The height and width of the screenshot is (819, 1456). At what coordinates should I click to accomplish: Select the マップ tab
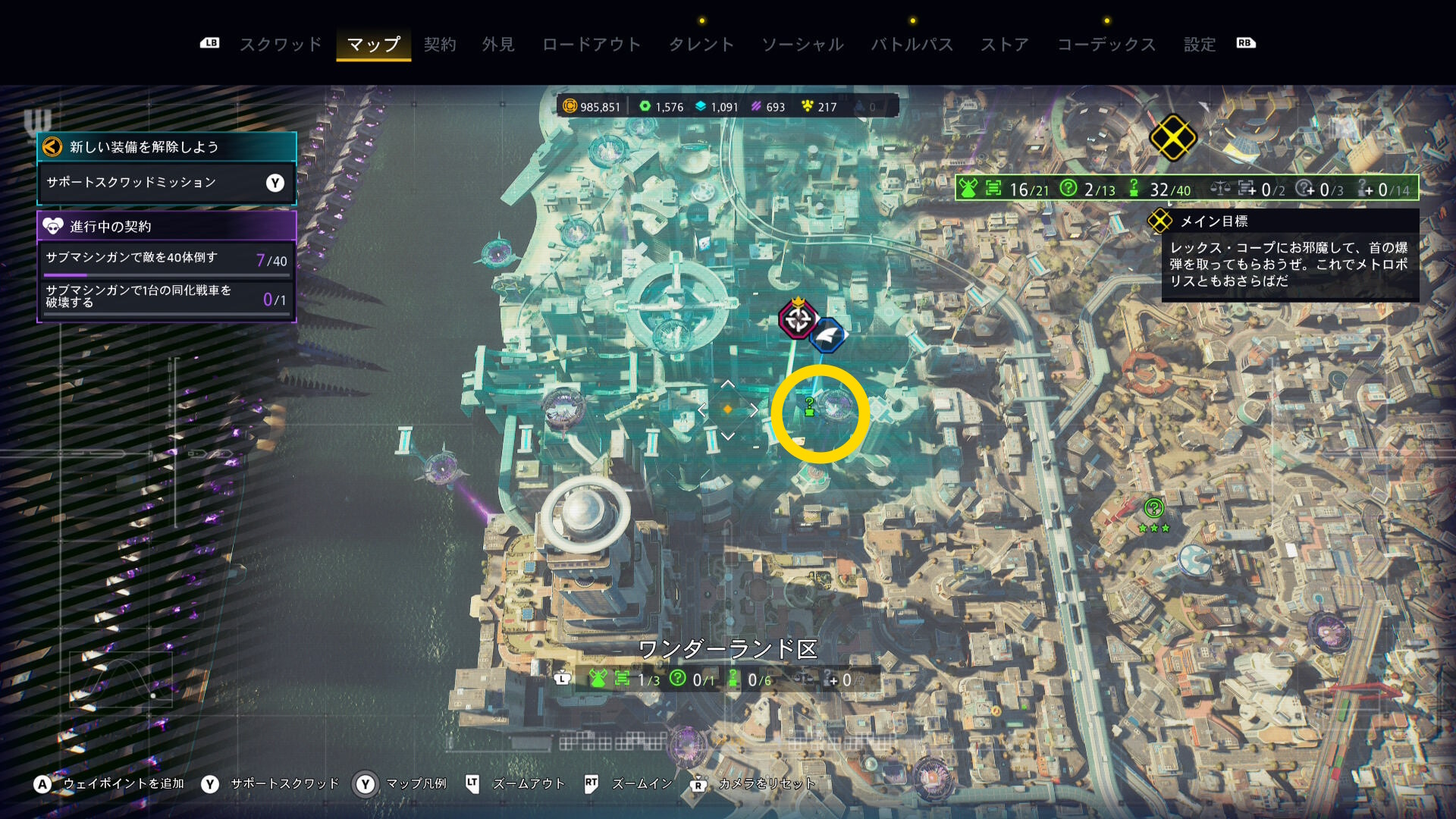374,44
